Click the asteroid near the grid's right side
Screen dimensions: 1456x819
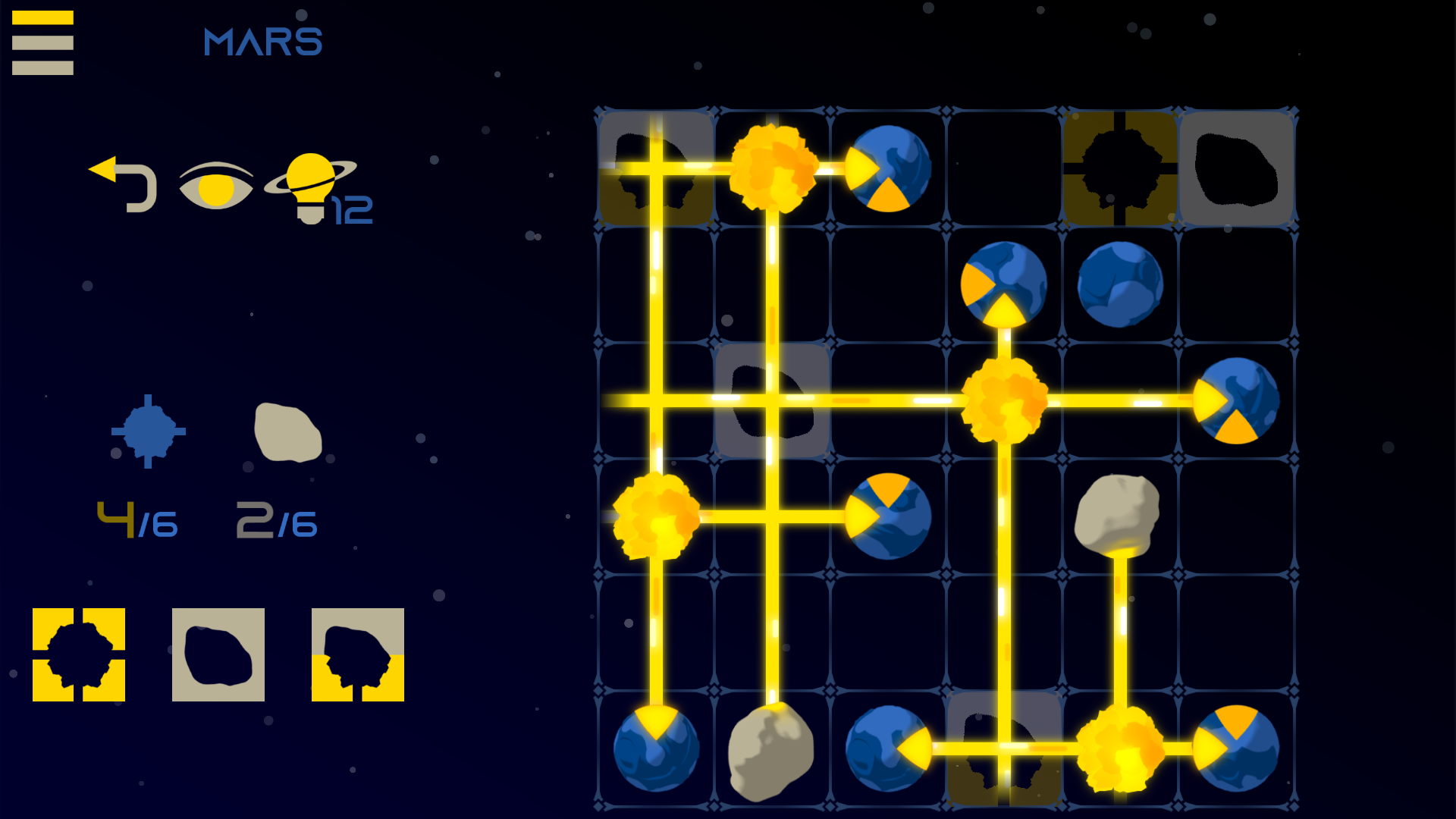[x=1117, y=516]
